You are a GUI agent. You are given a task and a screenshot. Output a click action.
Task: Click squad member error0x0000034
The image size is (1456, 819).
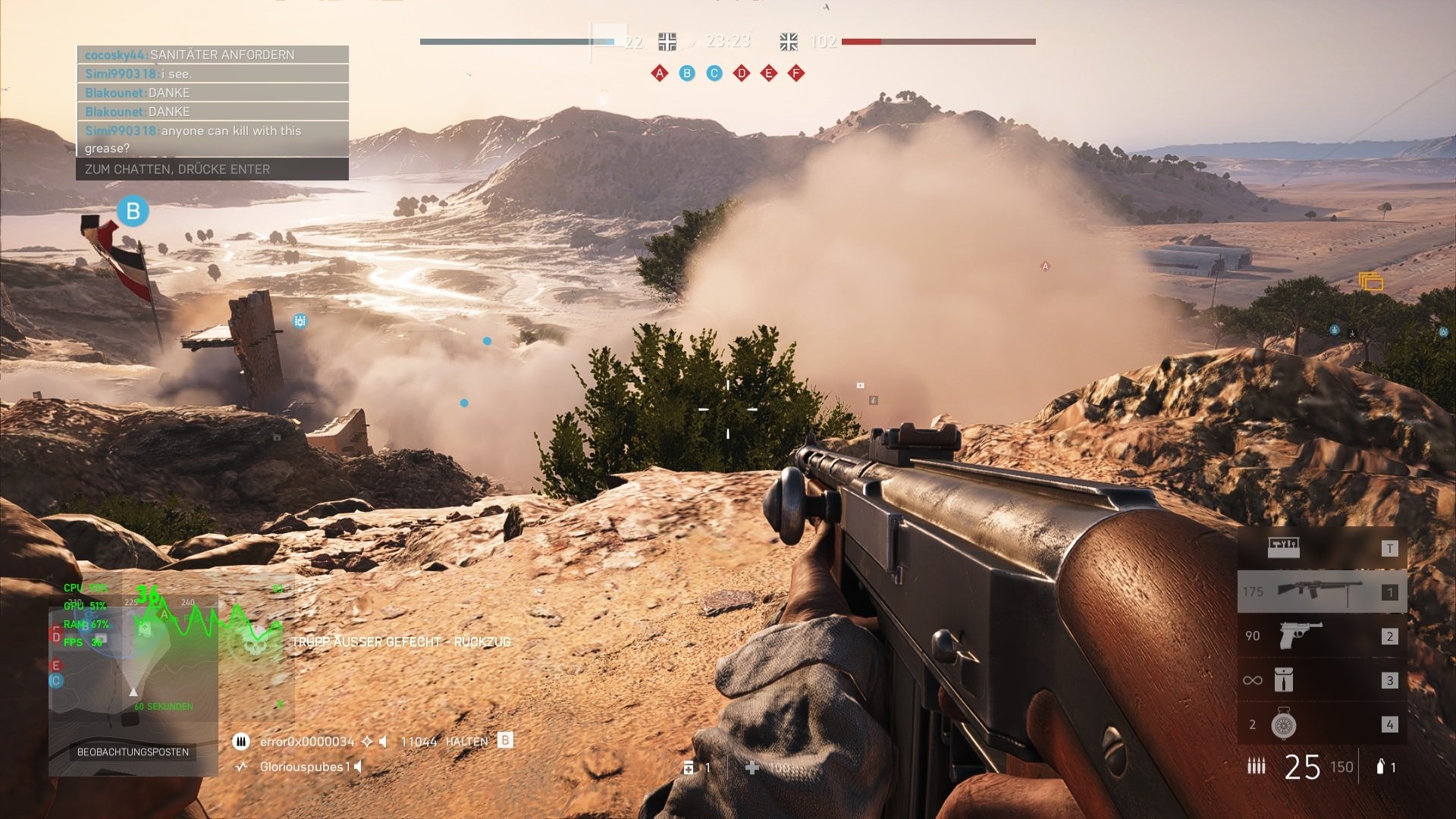pyautogui.click(x=306, y=742)
